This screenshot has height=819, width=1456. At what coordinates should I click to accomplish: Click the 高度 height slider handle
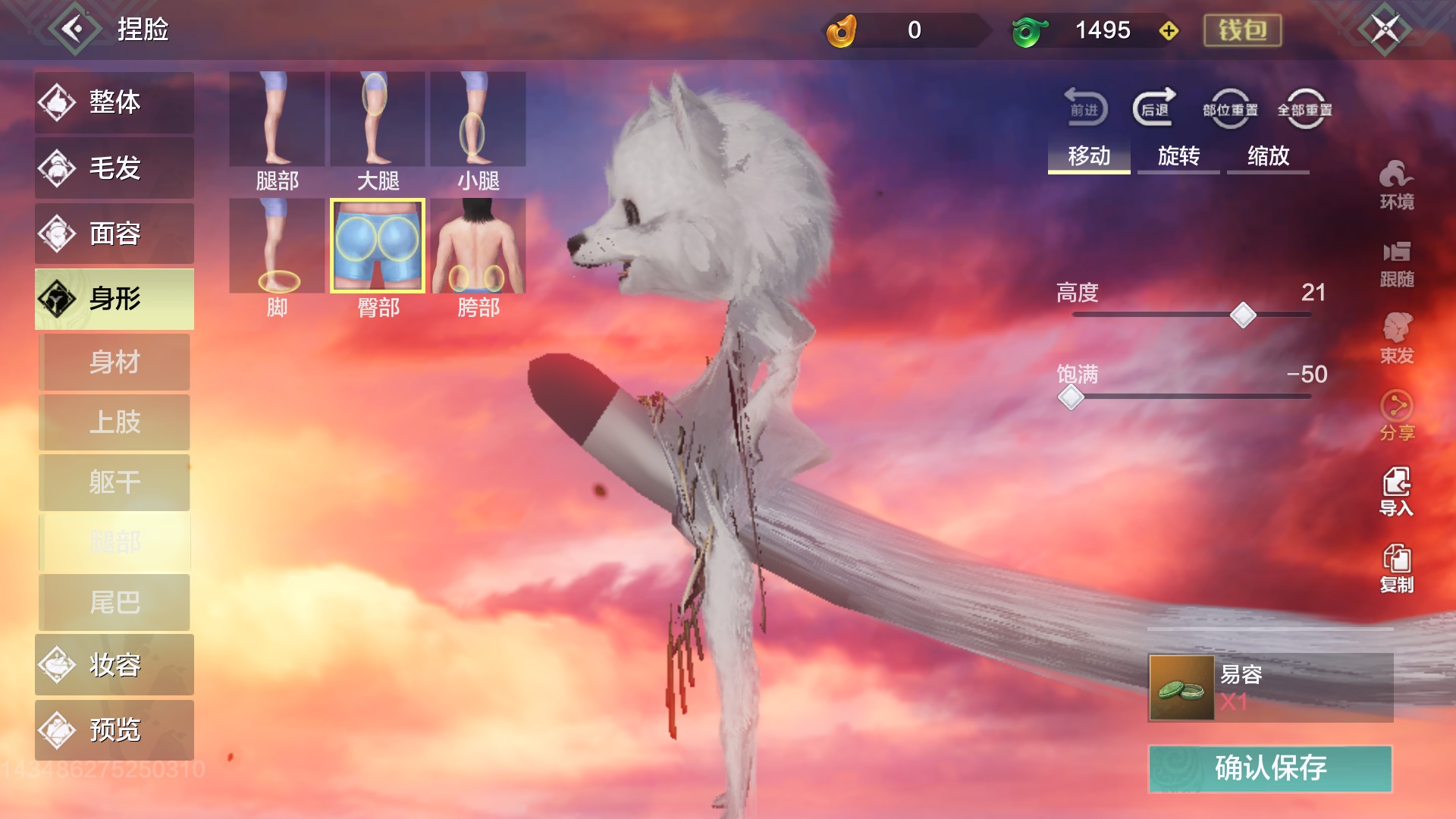tap(1243, 315)
